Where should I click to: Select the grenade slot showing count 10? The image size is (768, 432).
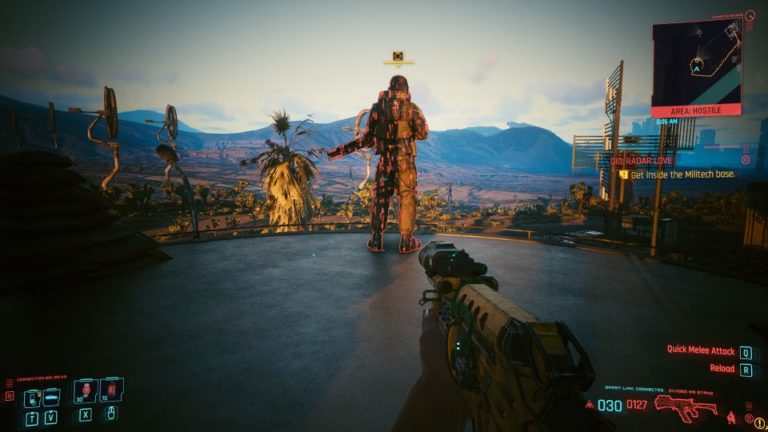(x=110, y=389)
